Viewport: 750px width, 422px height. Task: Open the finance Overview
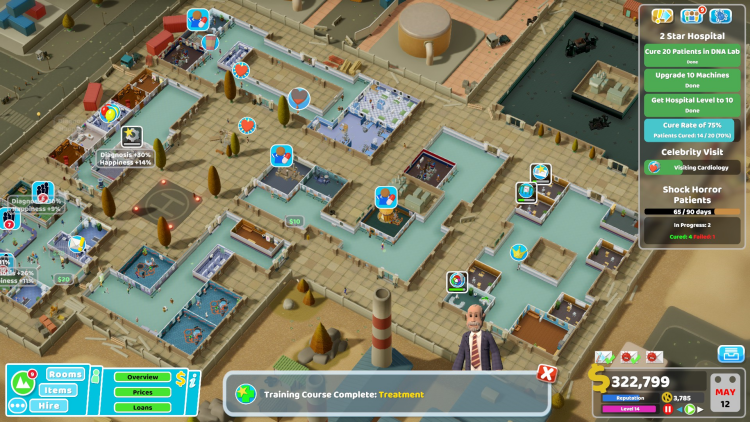point(142,377)
